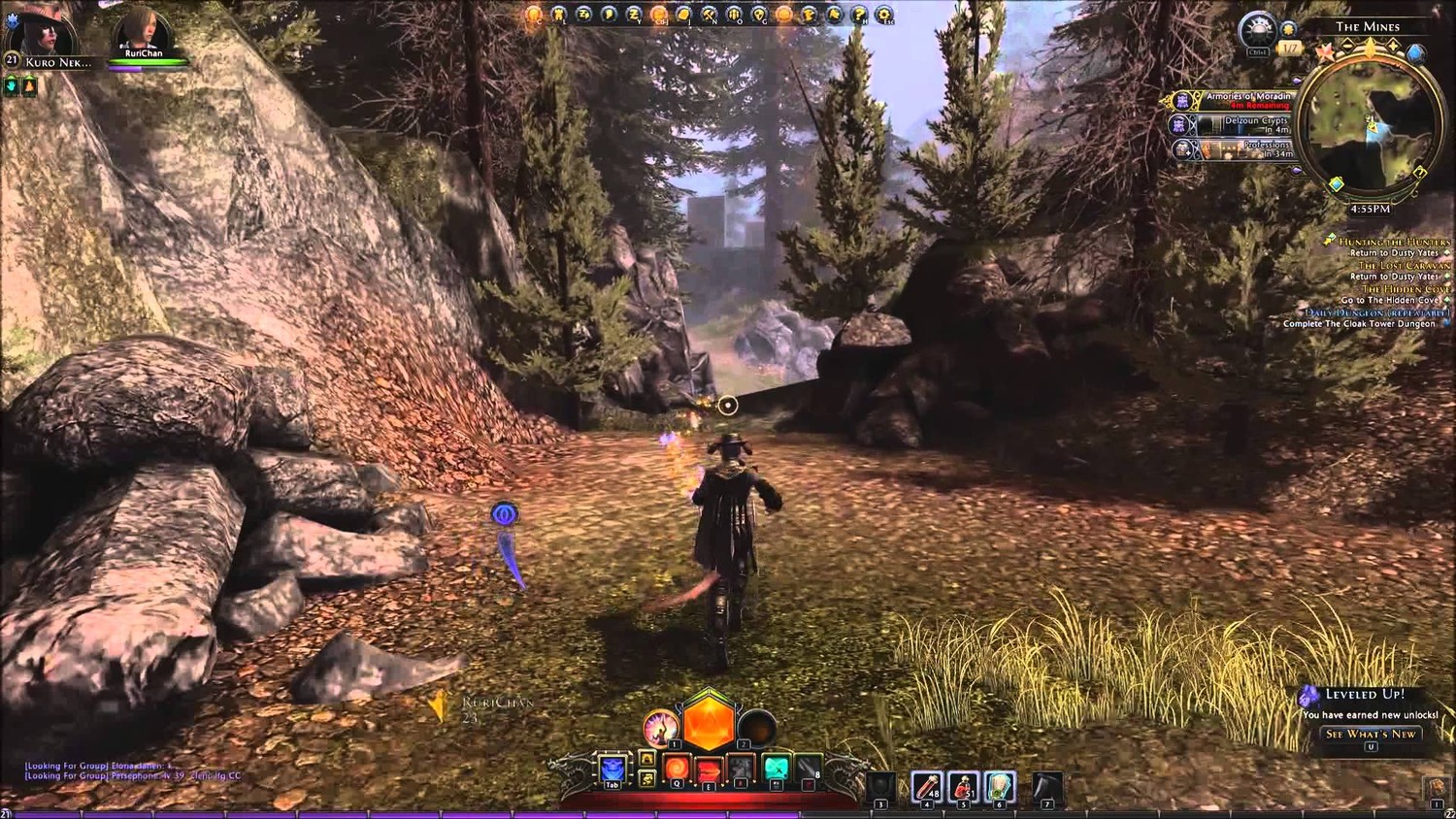Image resolution: width=1456 pixels, height=819 pixels.
Task: Track the Hunting the Hunters quest
Action: [1394, 241]
